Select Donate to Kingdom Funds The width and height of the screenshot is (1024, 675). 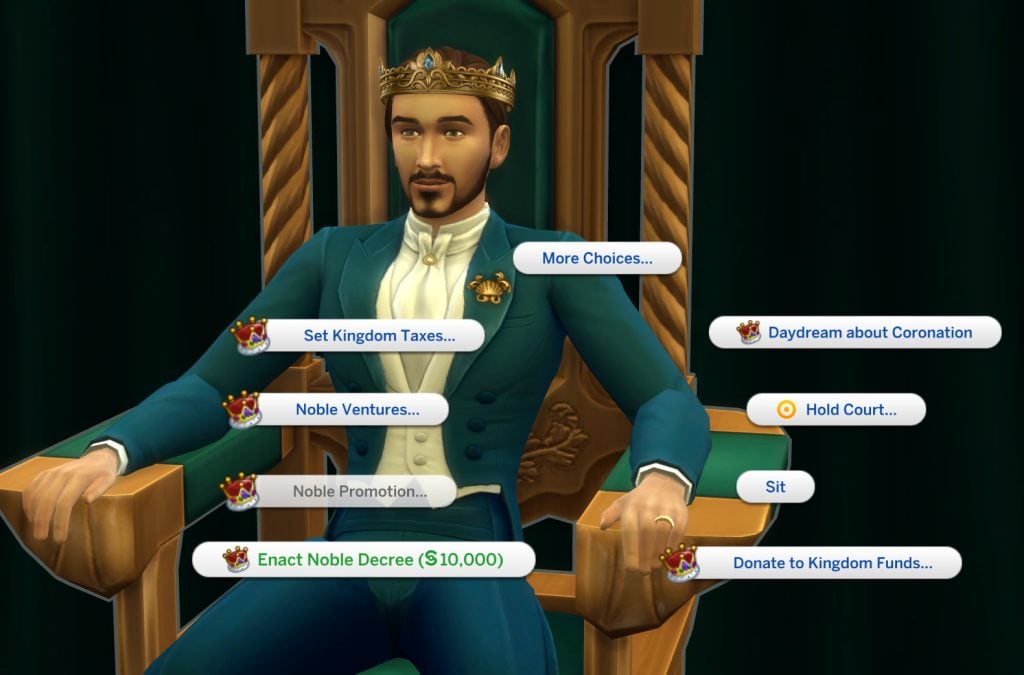coord(832,563)
